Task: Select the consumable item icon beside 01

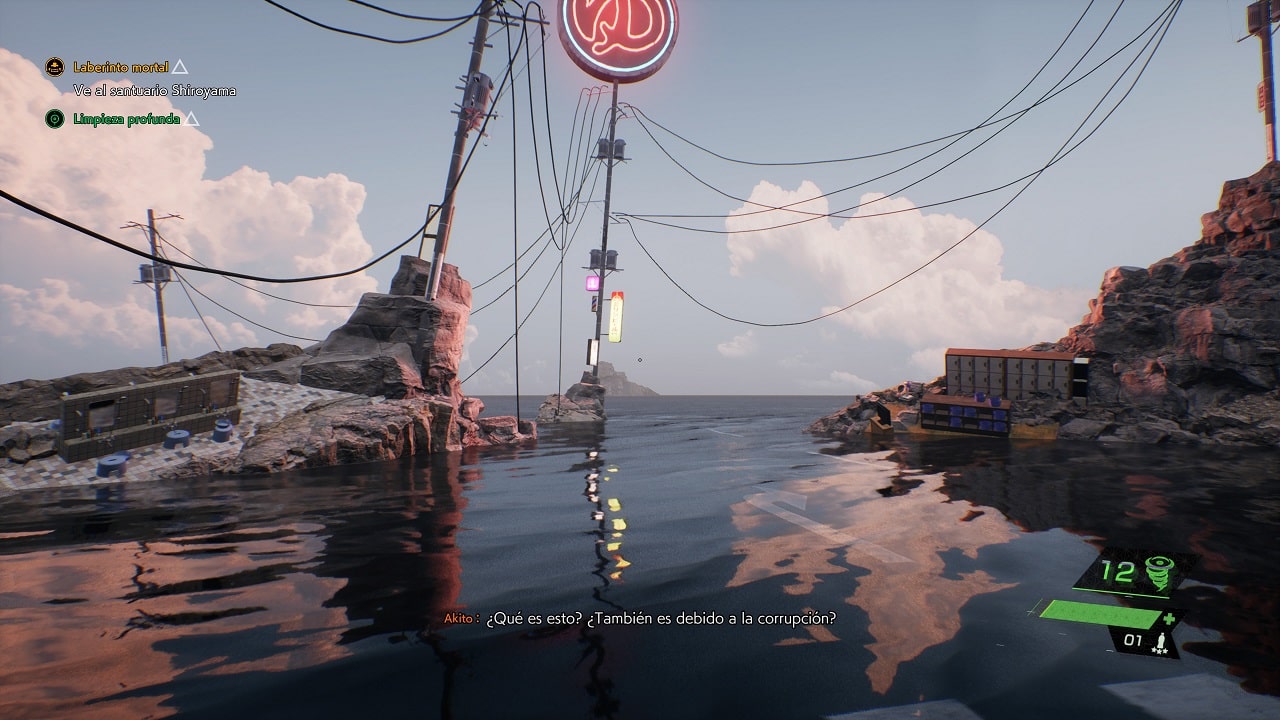Action: click(x=1162, y=641)
